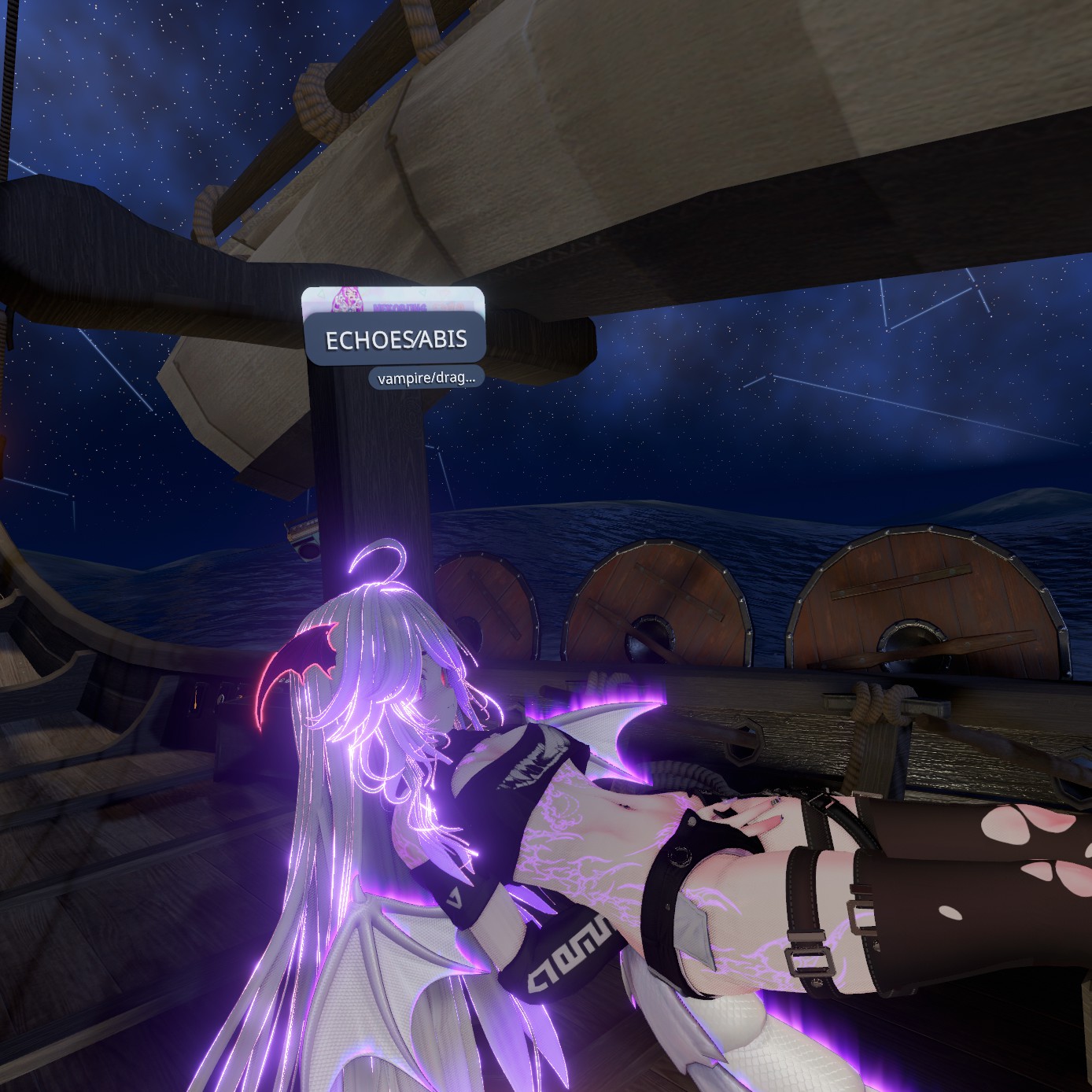
Task: Open the group banner above ECHOES/ABIS nameplate
Action: tap(393, 300)
